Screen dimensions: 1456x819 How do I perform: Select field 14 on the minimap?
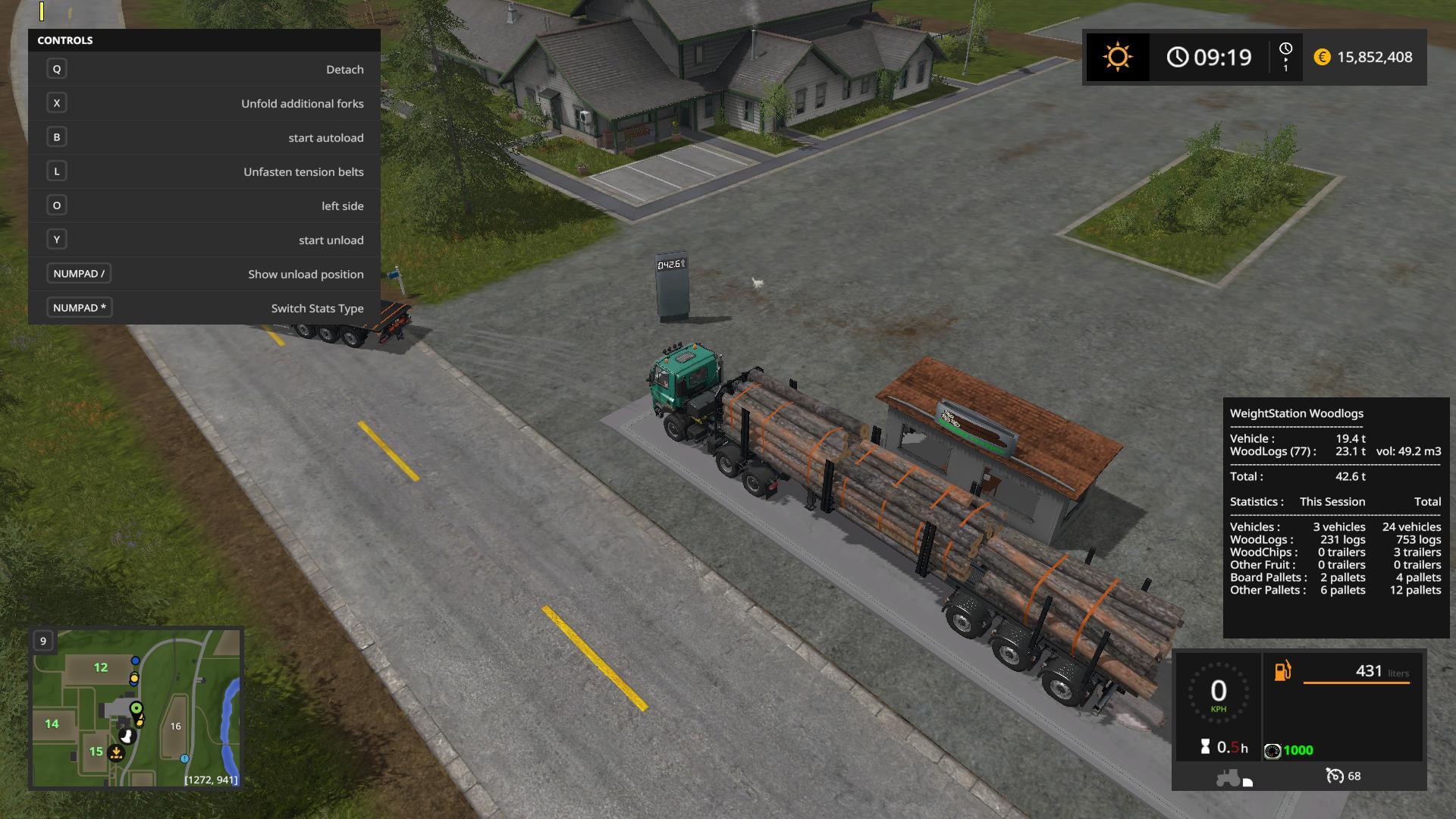coord(52,724)
